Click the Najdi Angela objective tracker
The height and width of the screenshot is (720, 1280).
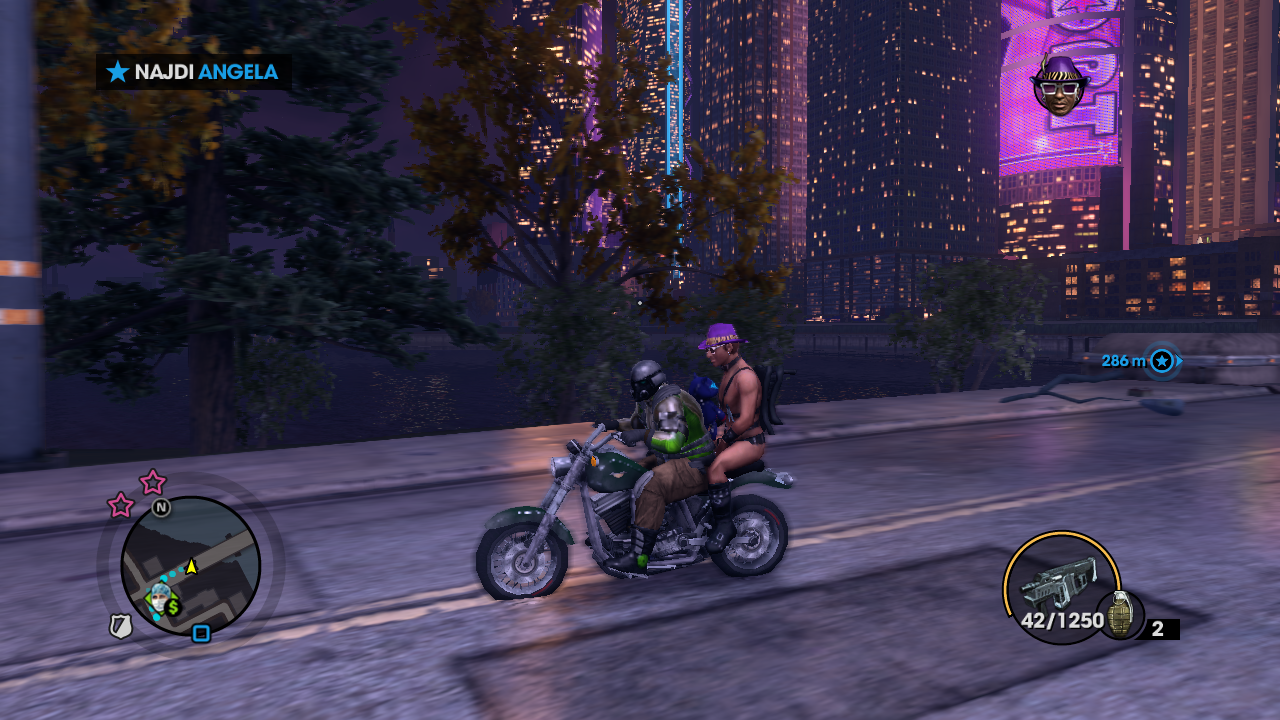point(193,72)
